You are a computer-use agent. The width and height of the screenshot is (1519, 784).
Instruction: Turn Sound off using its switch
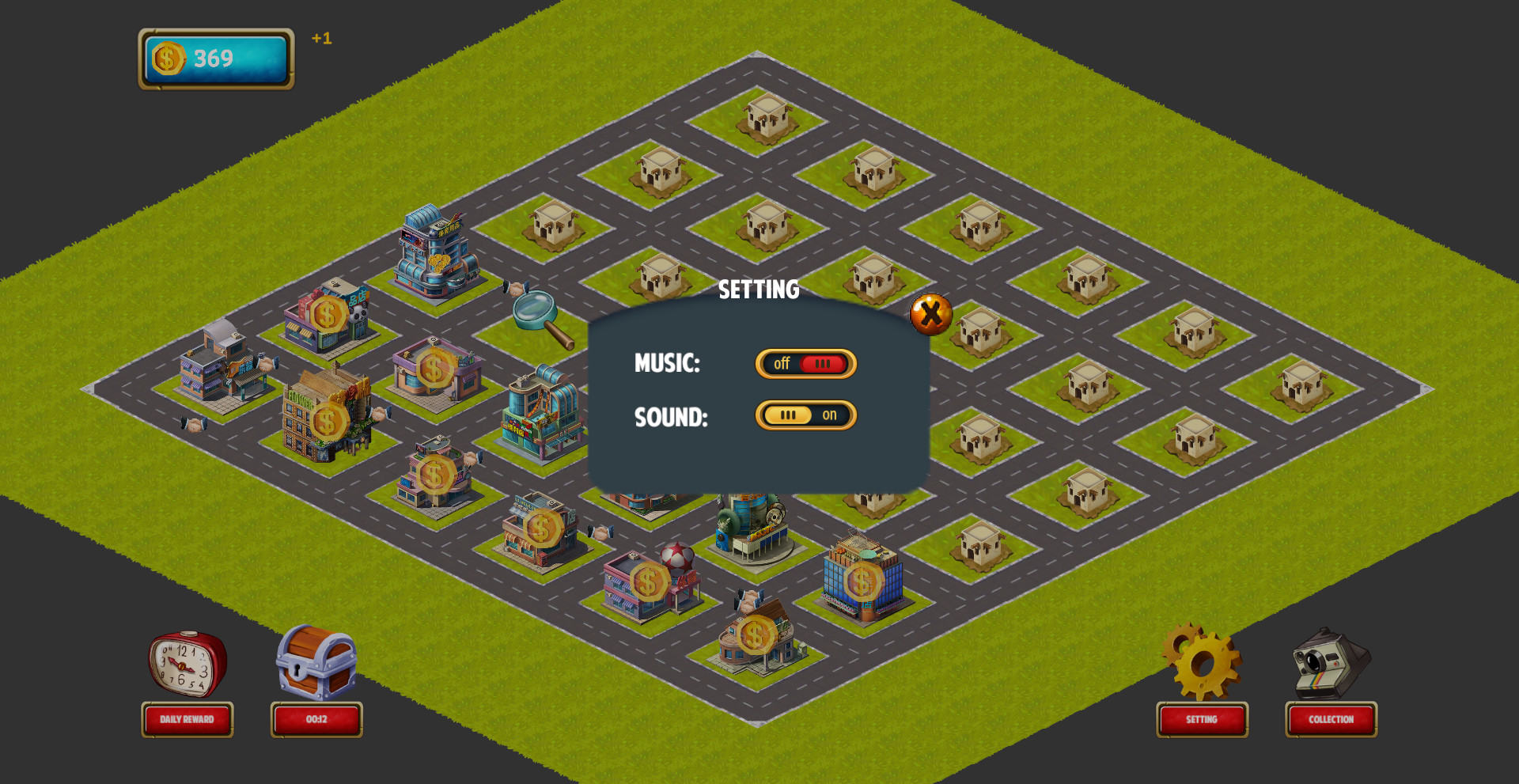click(805, 415)
